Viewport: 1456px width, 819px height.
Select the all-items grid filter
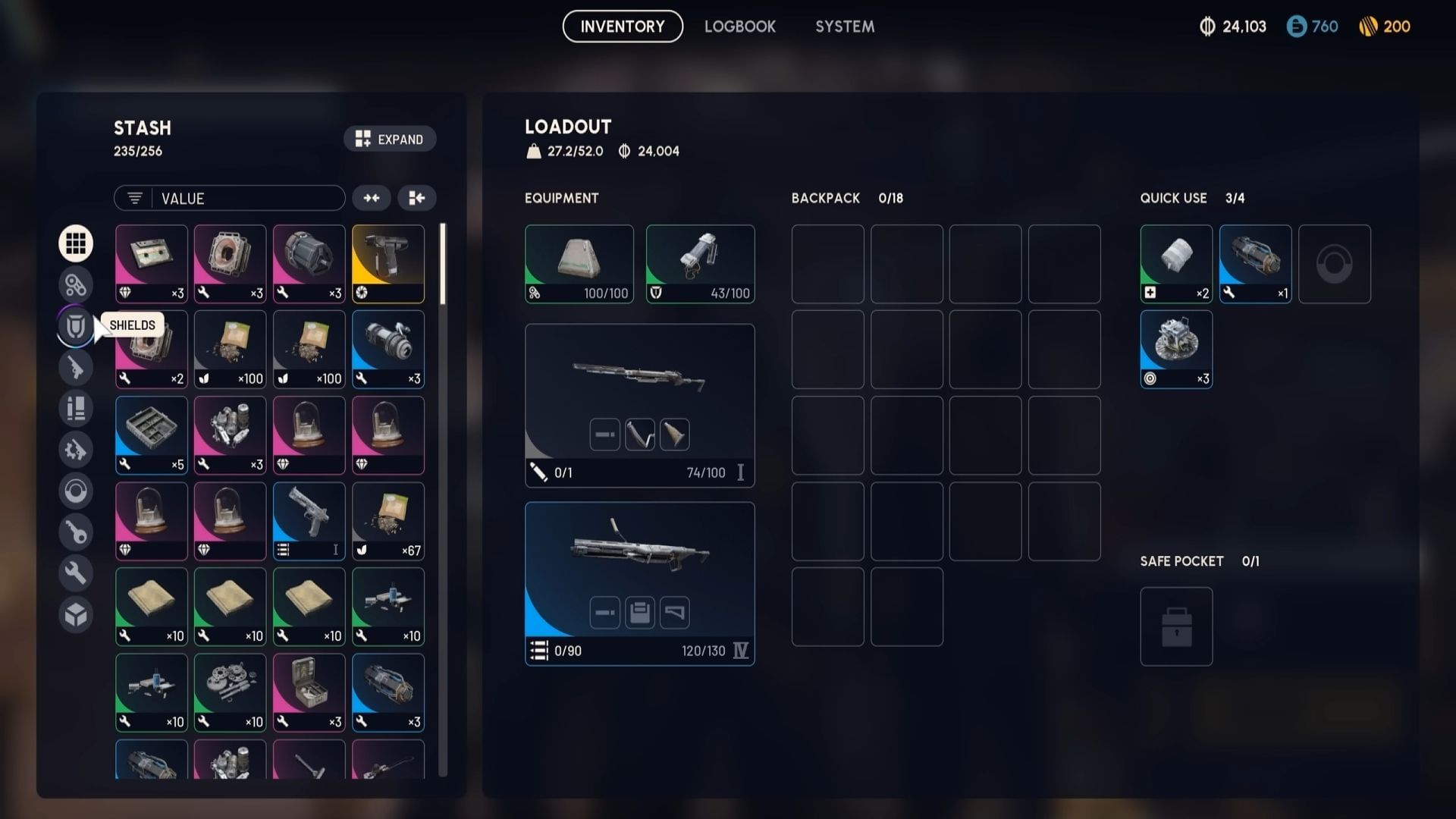tap(76, 243)
